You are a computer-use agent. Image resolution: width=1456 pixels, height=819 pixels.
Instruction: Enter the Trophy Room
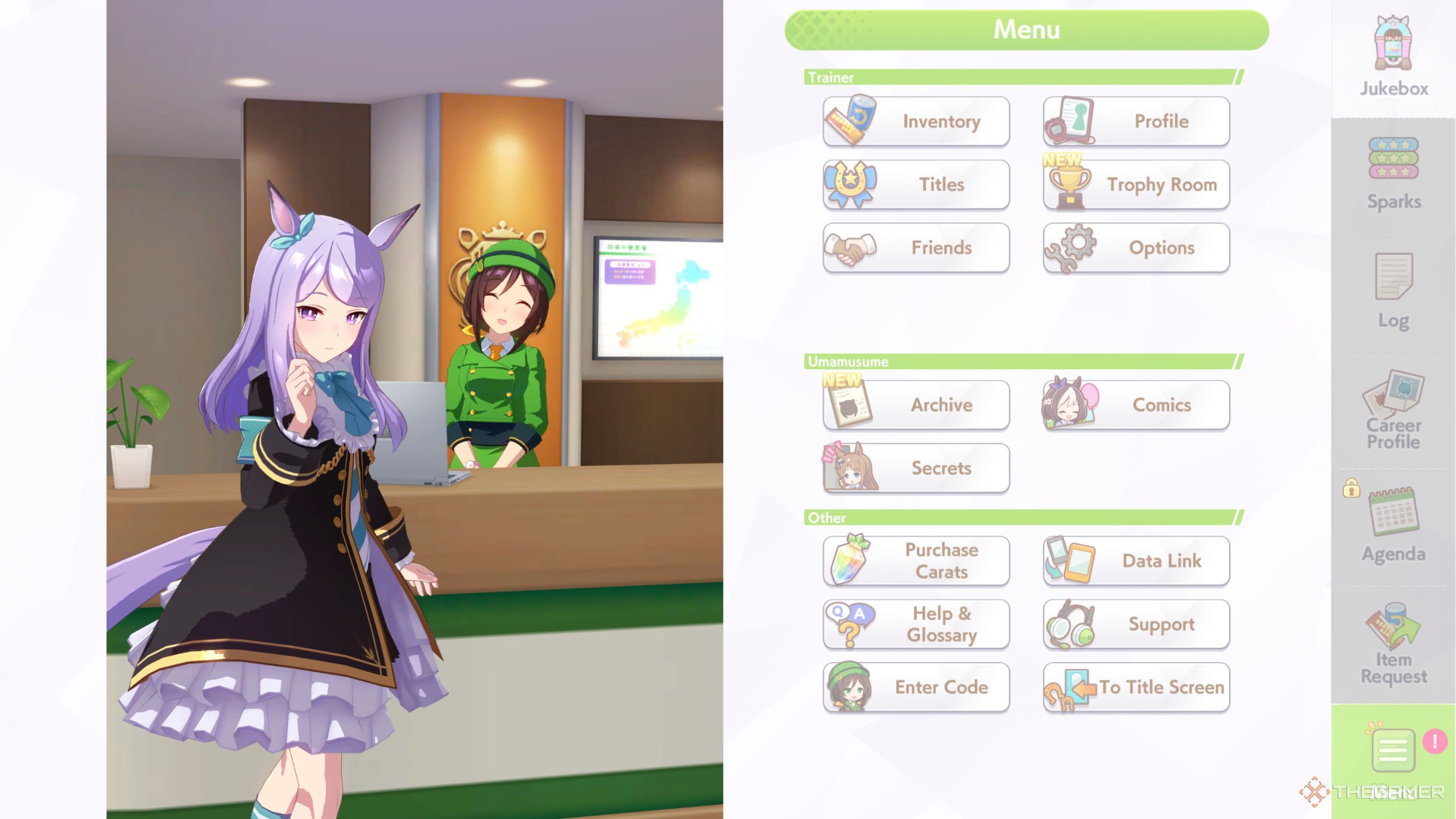click(x=1136, y=184)
